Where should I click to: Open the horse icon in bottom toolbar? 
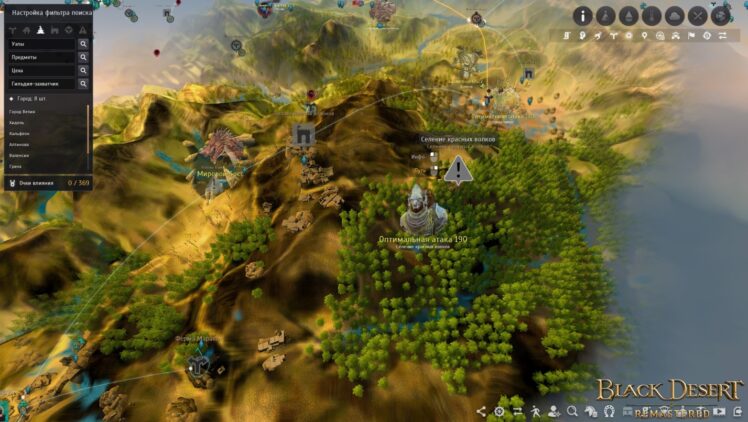click(x=590, y=411)
